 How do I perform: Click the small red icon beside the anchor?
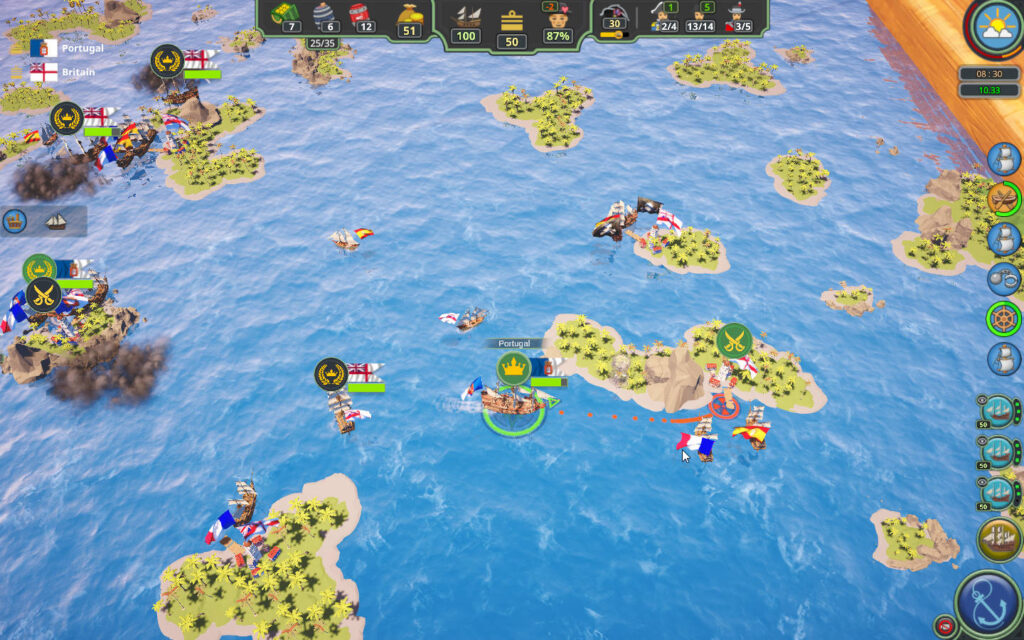[x=941, y=626]
